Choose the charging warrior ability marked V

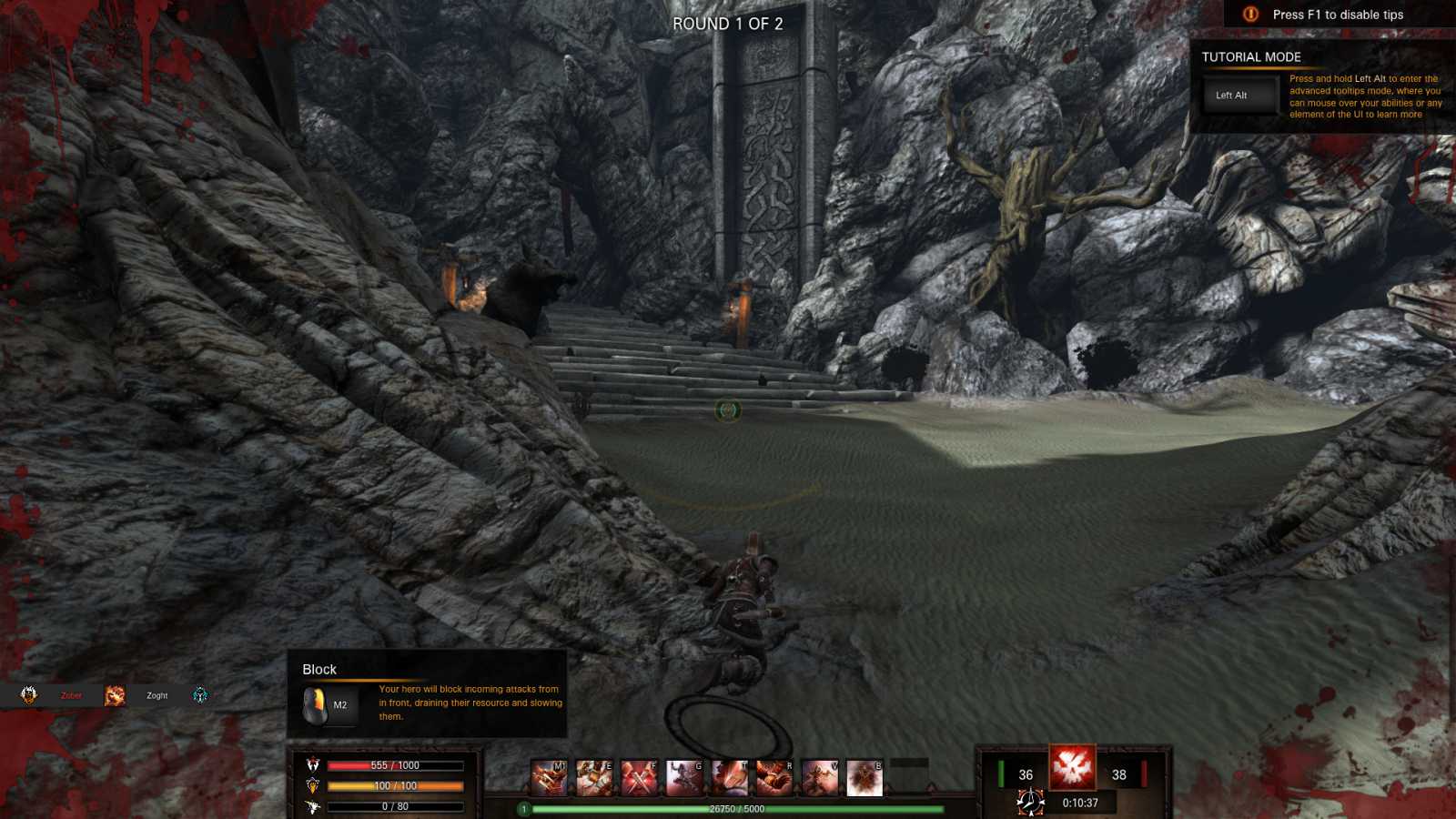(x=819, y=779)
